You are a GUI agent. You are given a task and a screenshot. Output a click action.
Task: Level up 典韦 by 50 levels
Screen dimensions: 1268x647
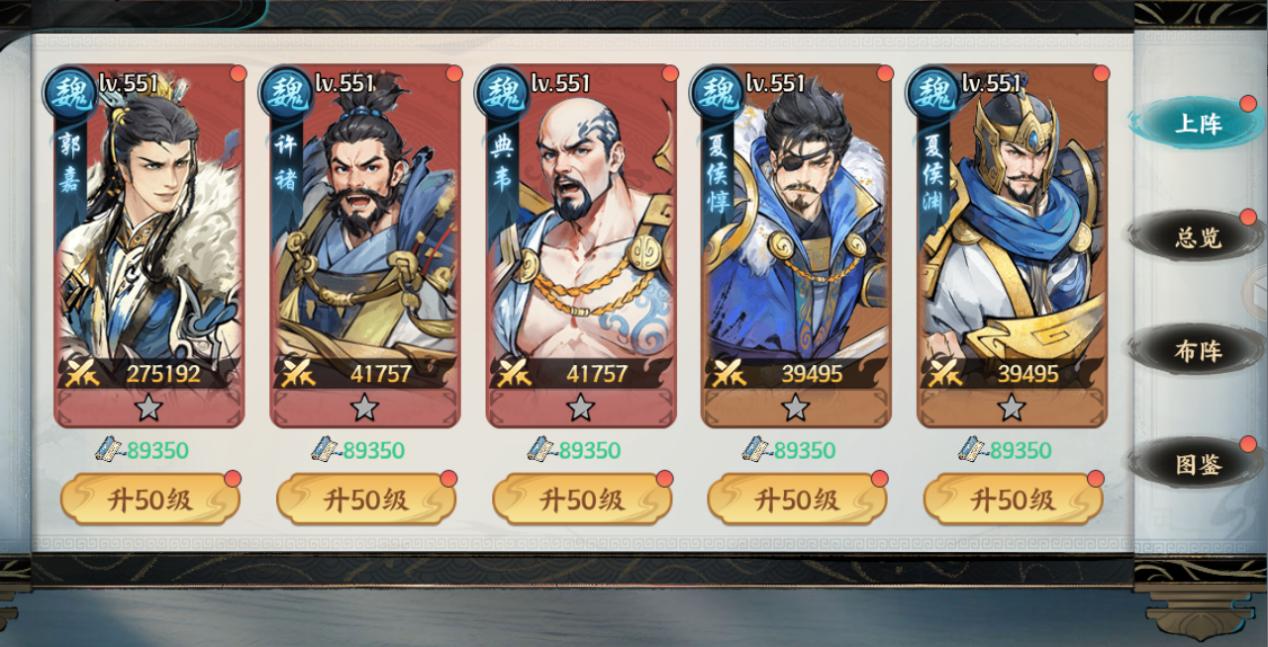click(x=582, y=500)
